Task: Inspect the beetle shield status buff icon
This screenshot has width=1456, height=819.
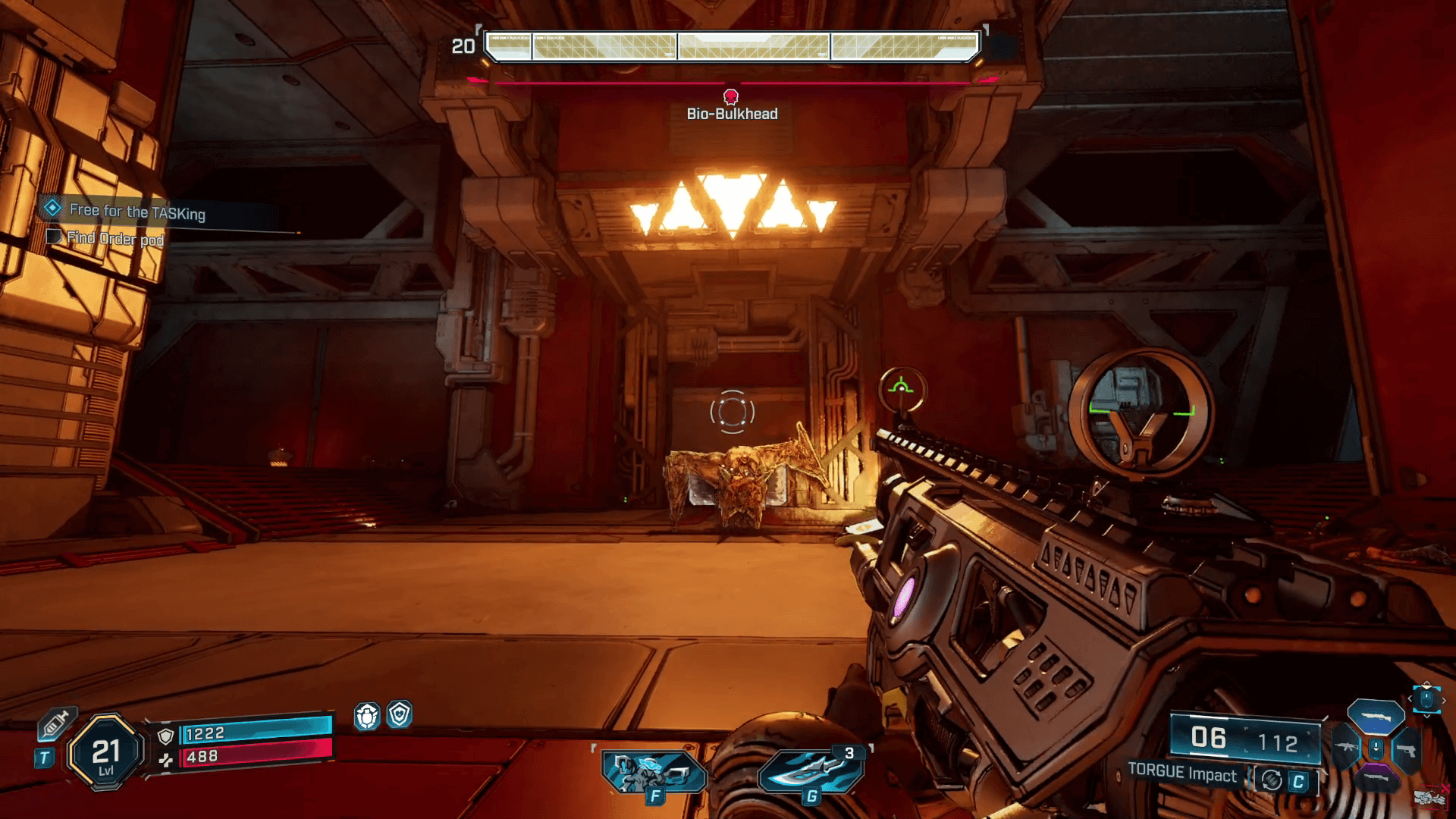Action: coord(367,715)
